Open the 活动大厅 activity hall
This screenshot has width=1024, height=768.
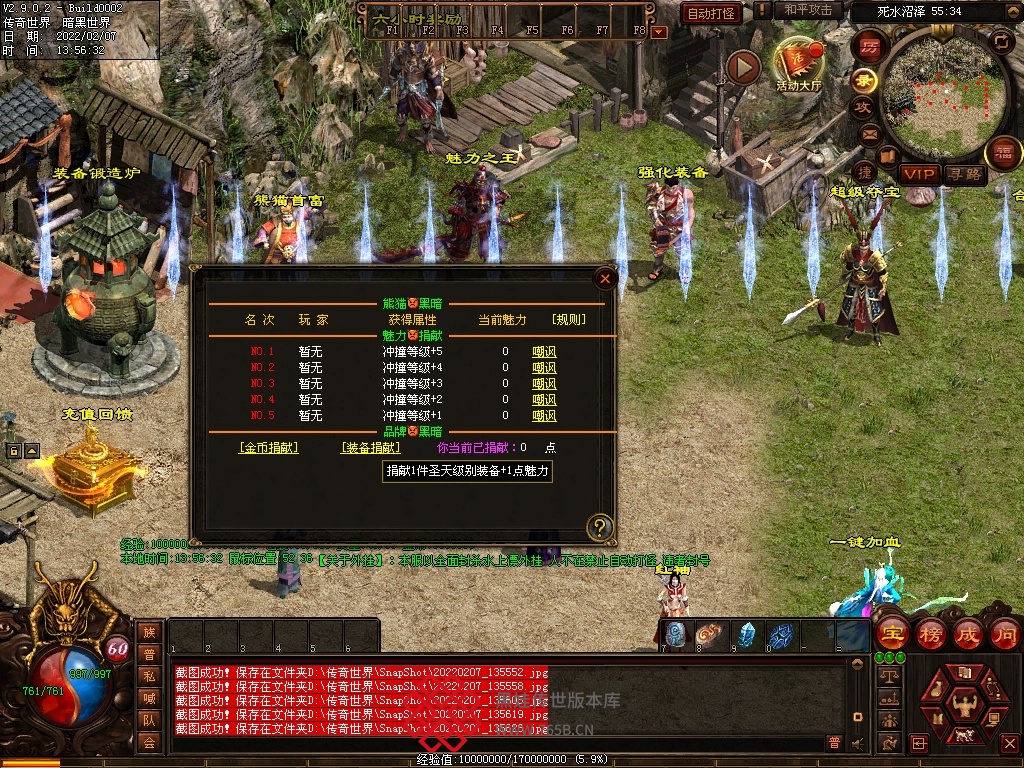[798, 65]
